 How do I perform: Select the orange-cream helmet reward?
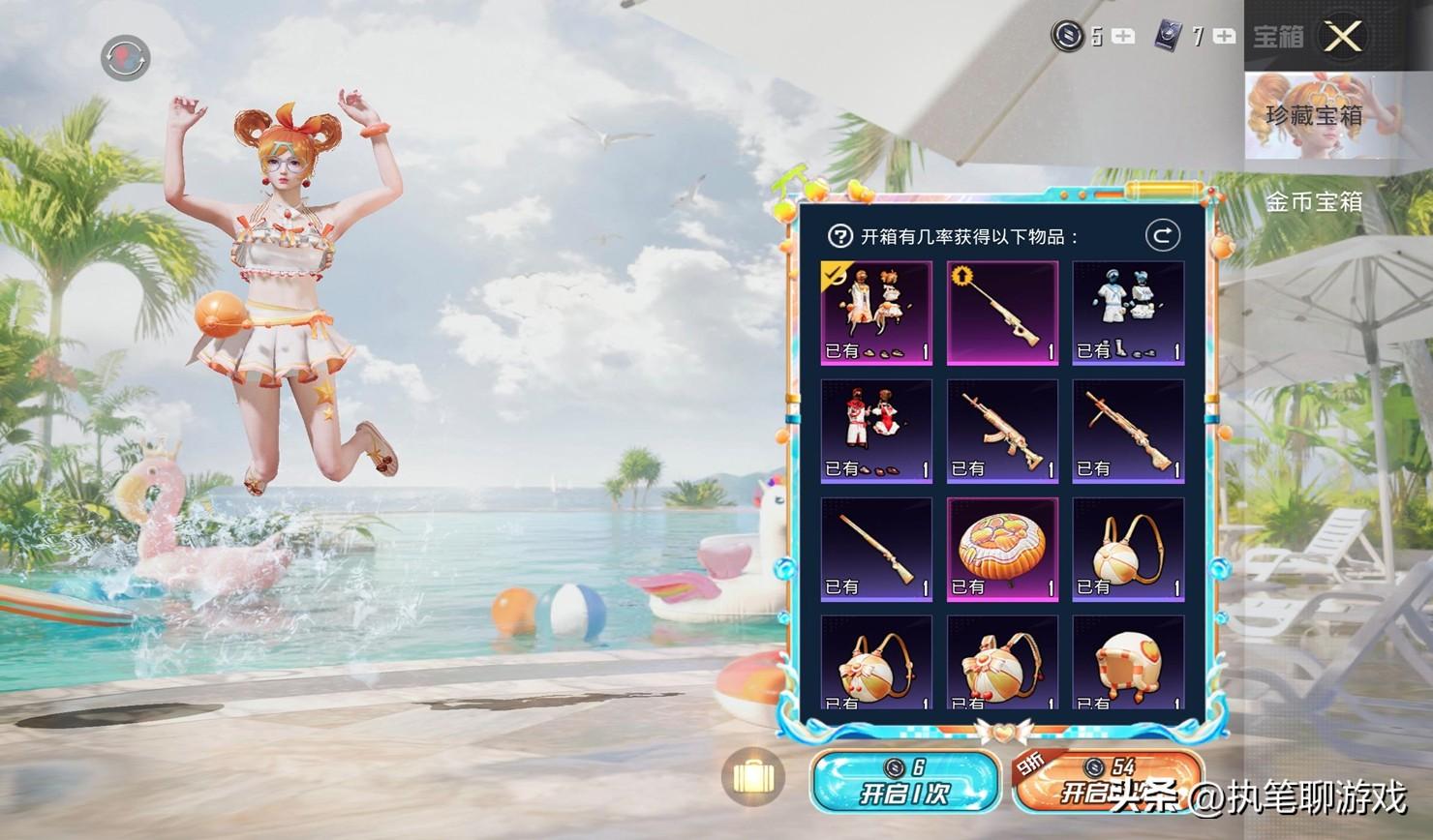tap(1128, 663)
